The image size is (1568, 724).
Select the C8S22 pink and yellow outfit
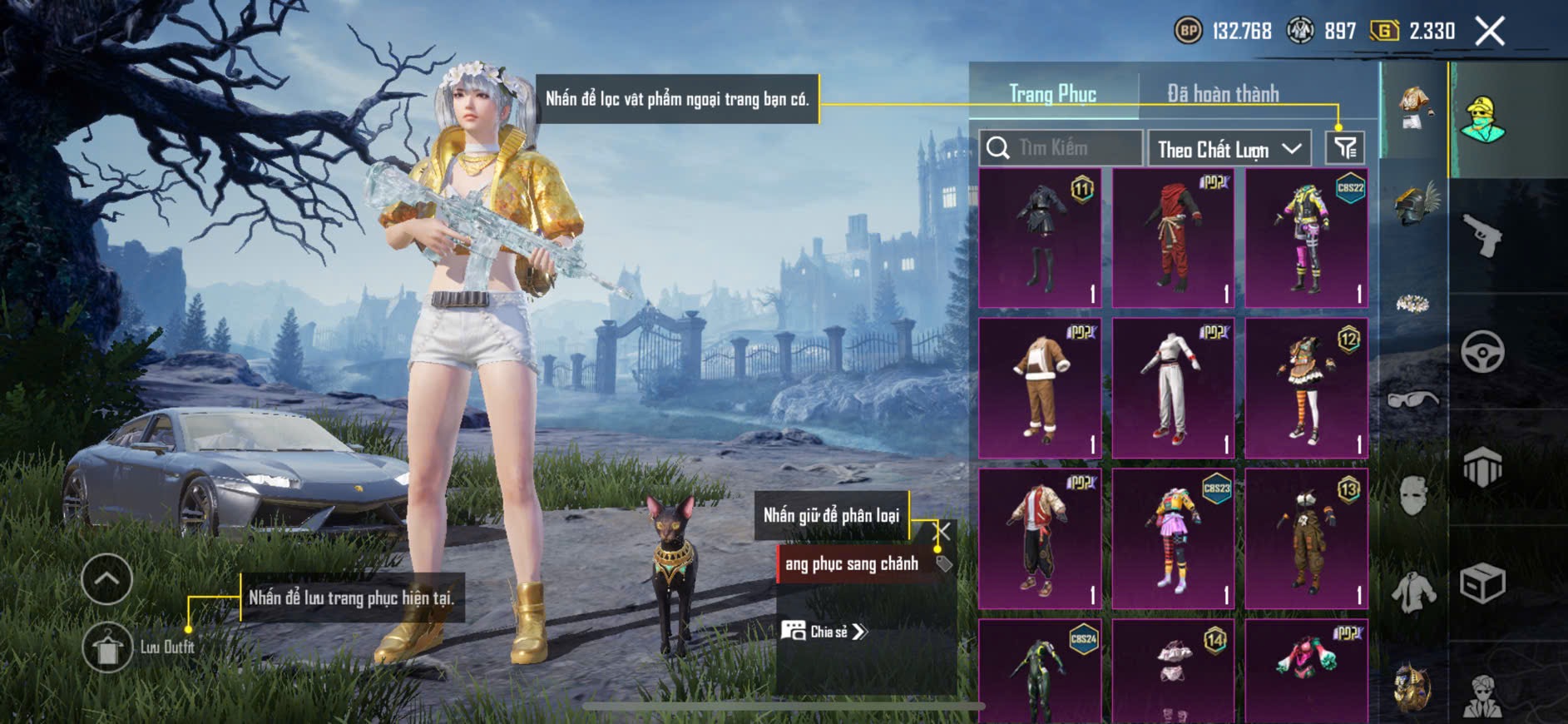pyautogui.click(x=1306, y=238)
